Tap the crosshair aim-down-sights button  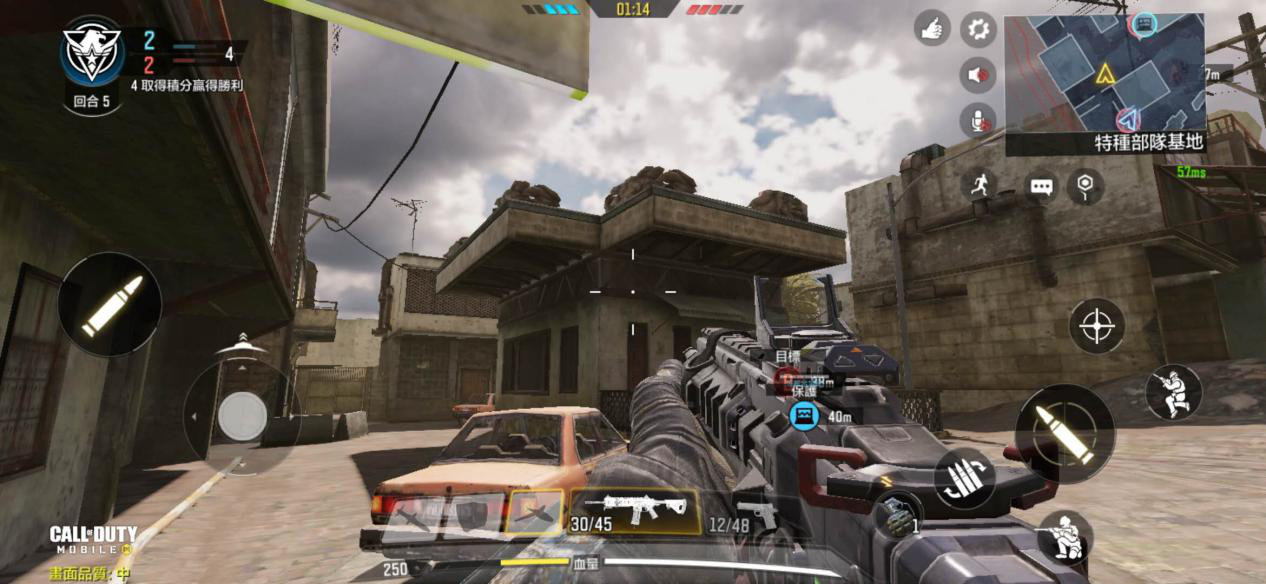[1096, 326]
